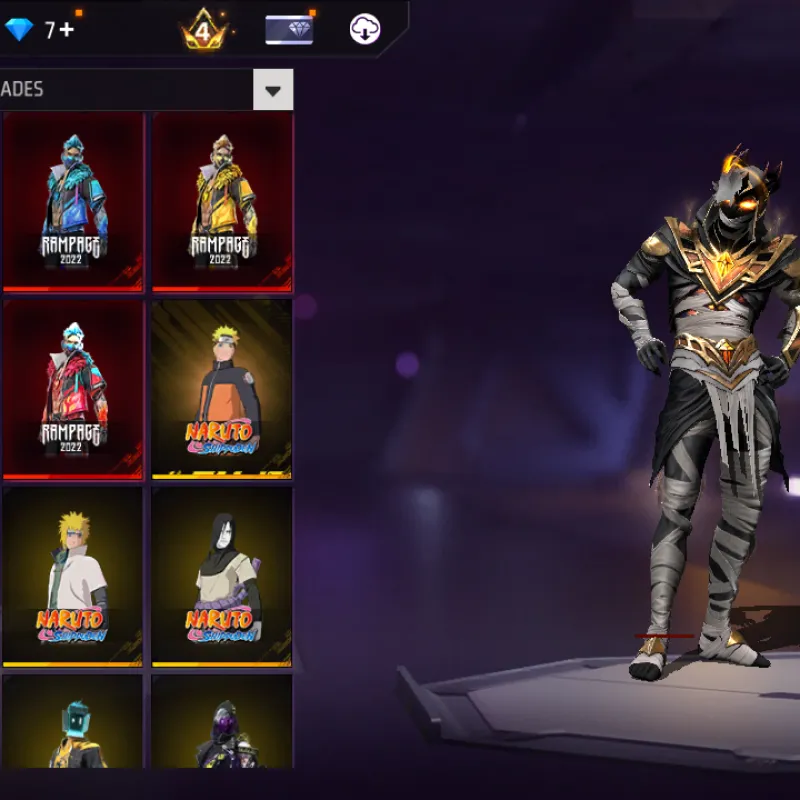This screenshot has width=800, height=800.
Task: Expand the category filter dropdown arrow
Action: tap(273, 91)
